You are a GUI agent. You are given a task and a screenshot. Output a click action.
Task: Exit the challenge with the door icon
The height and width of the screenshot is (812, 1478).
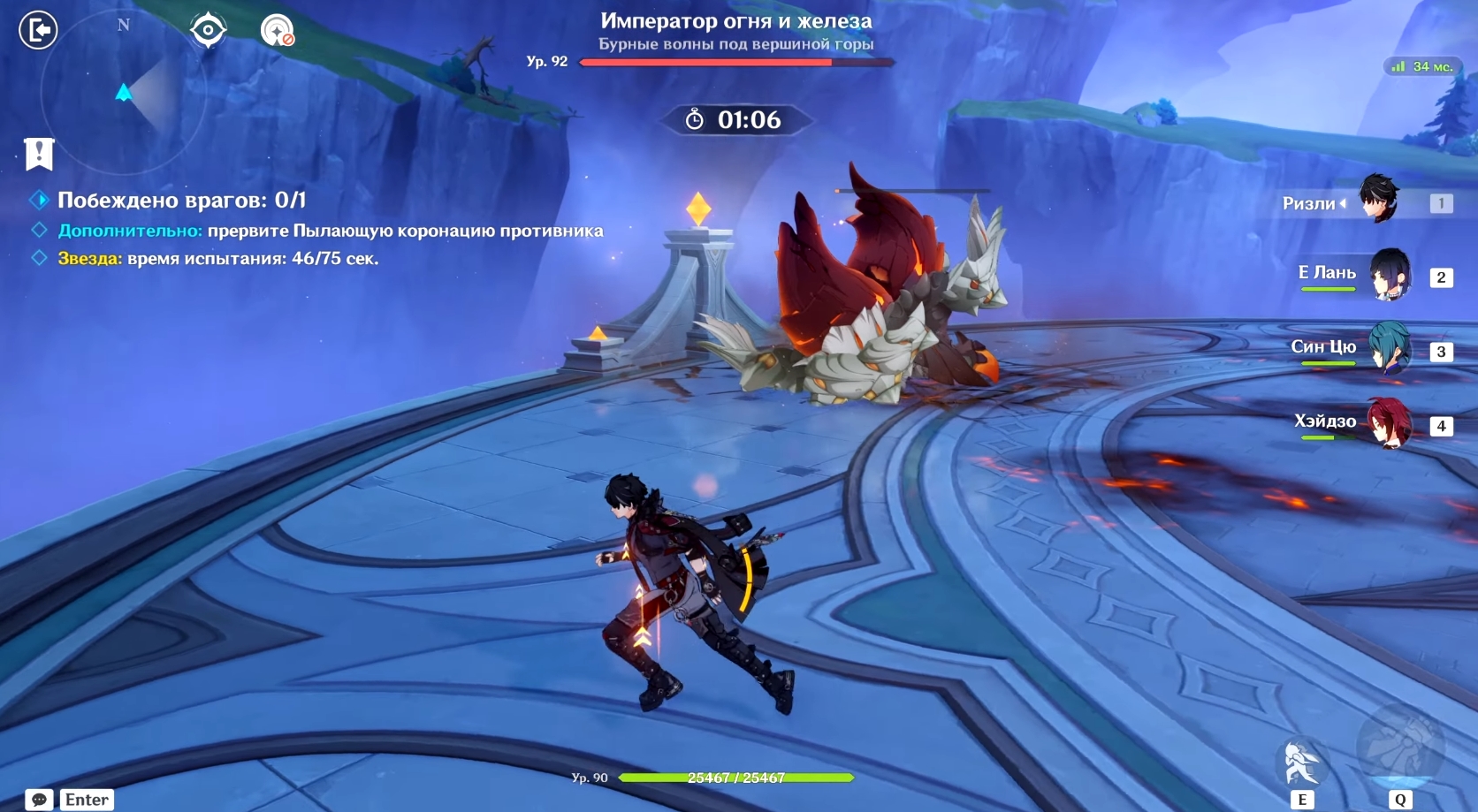38,31
